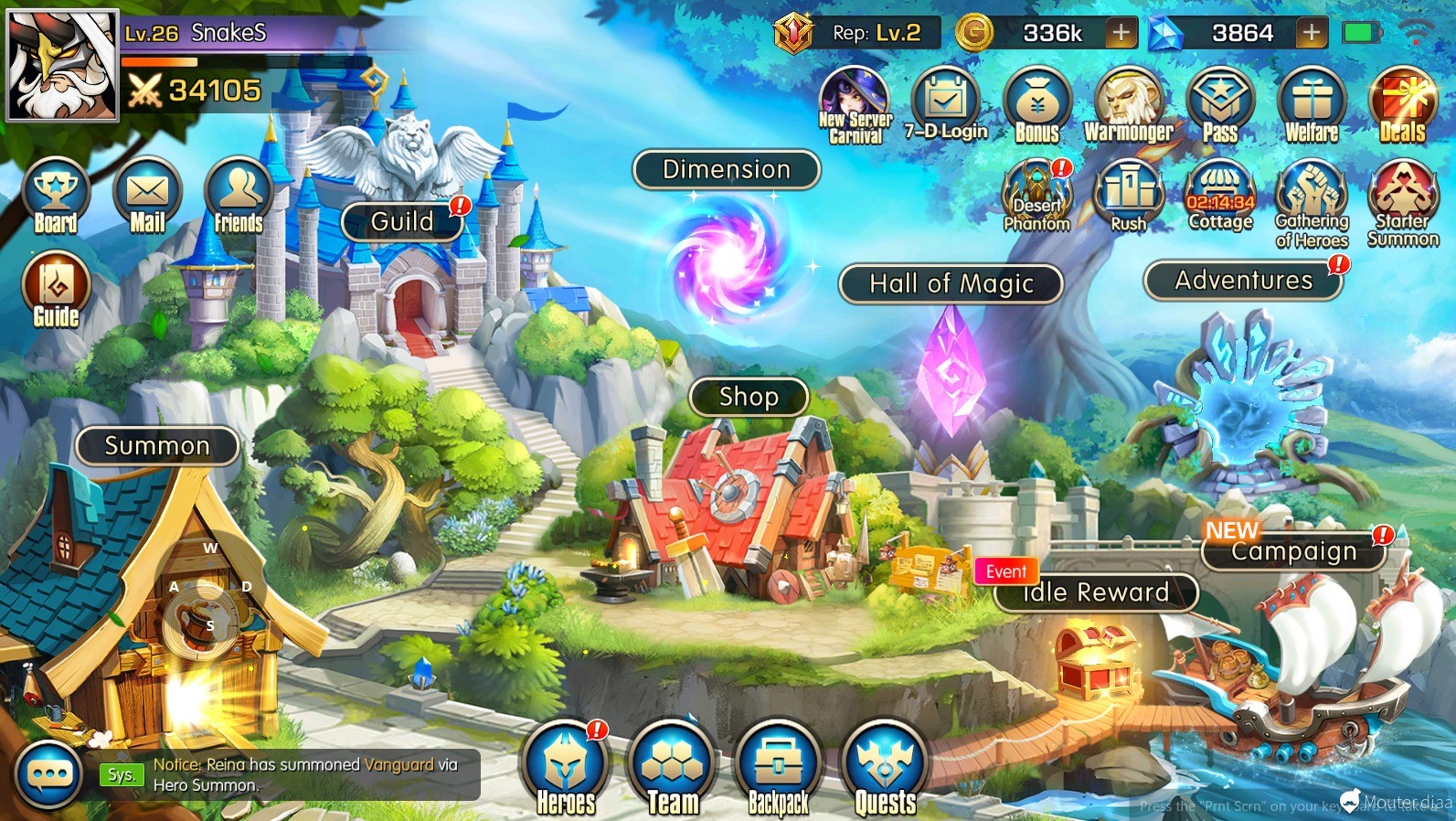Collect the Idle Reward
This screenshot has height=821, width=1456.
click(x=1096, y=592)
